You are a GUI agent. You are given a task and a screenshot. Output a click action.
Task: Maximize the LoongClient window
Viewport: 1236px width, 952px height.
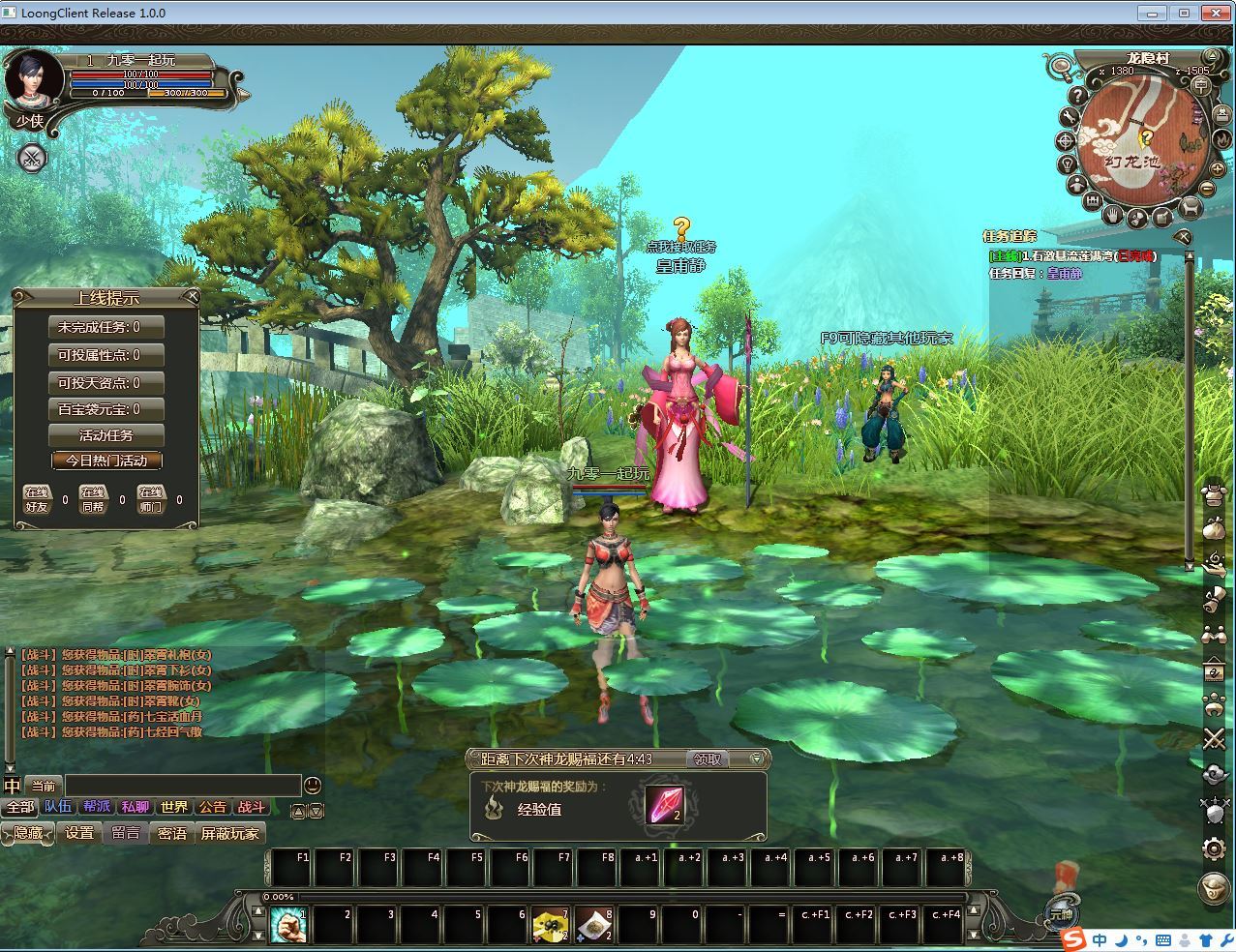tap(1183, 13)
